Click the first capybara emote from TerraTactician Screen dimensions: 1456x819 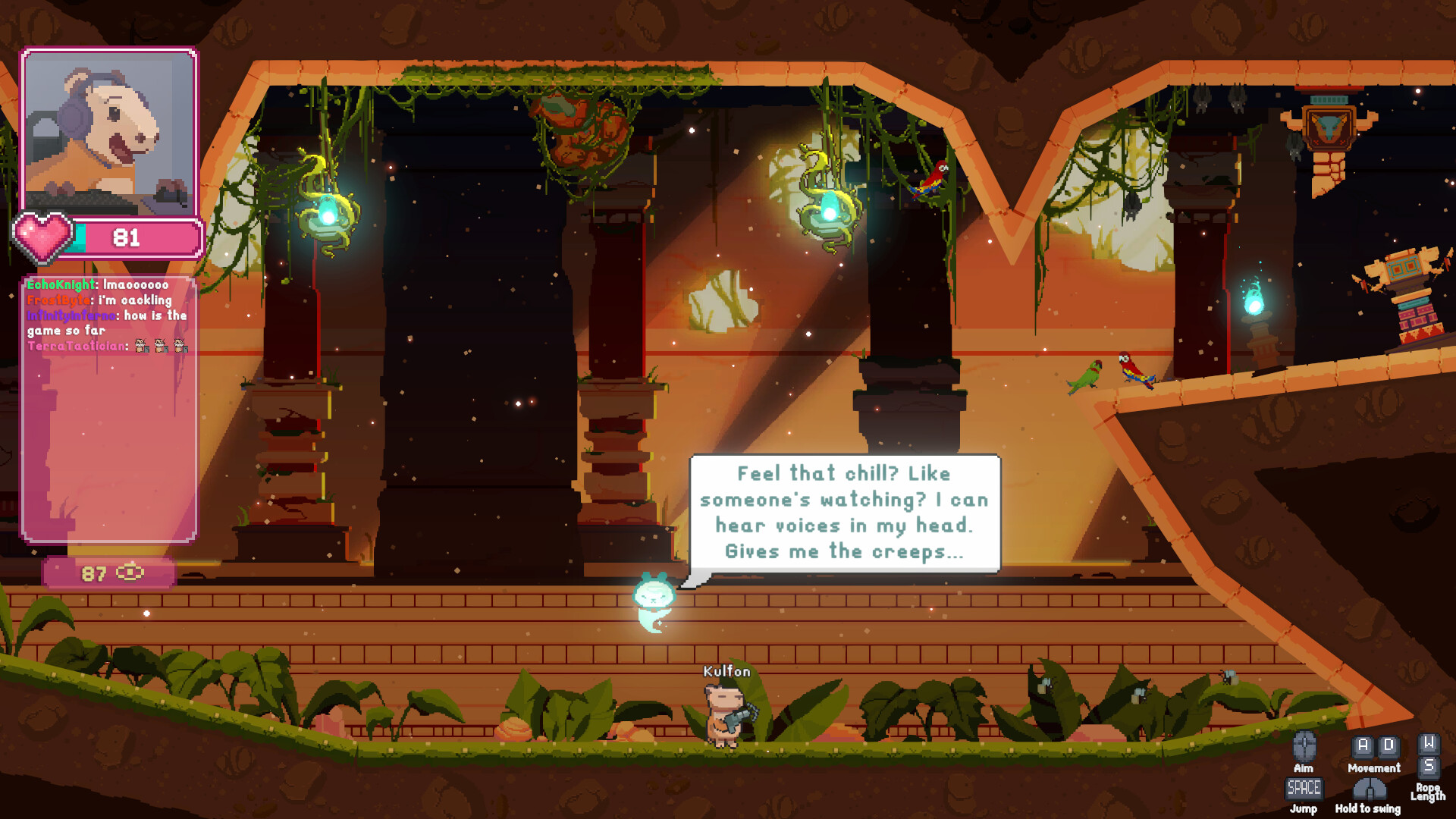click(x=141, y=347)
